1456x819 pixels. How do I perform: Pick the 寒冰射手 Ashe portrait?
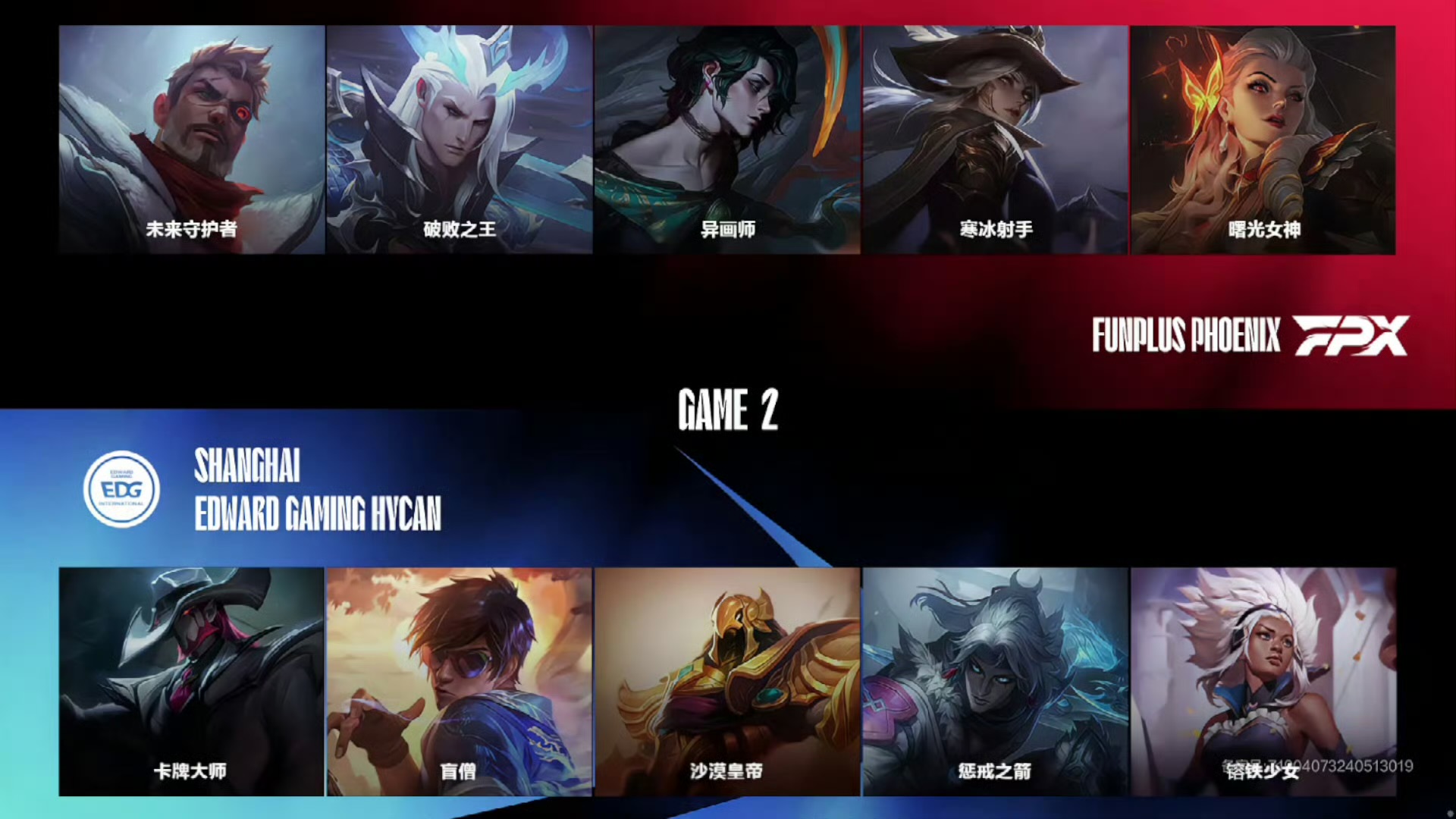tap(995, 140)
